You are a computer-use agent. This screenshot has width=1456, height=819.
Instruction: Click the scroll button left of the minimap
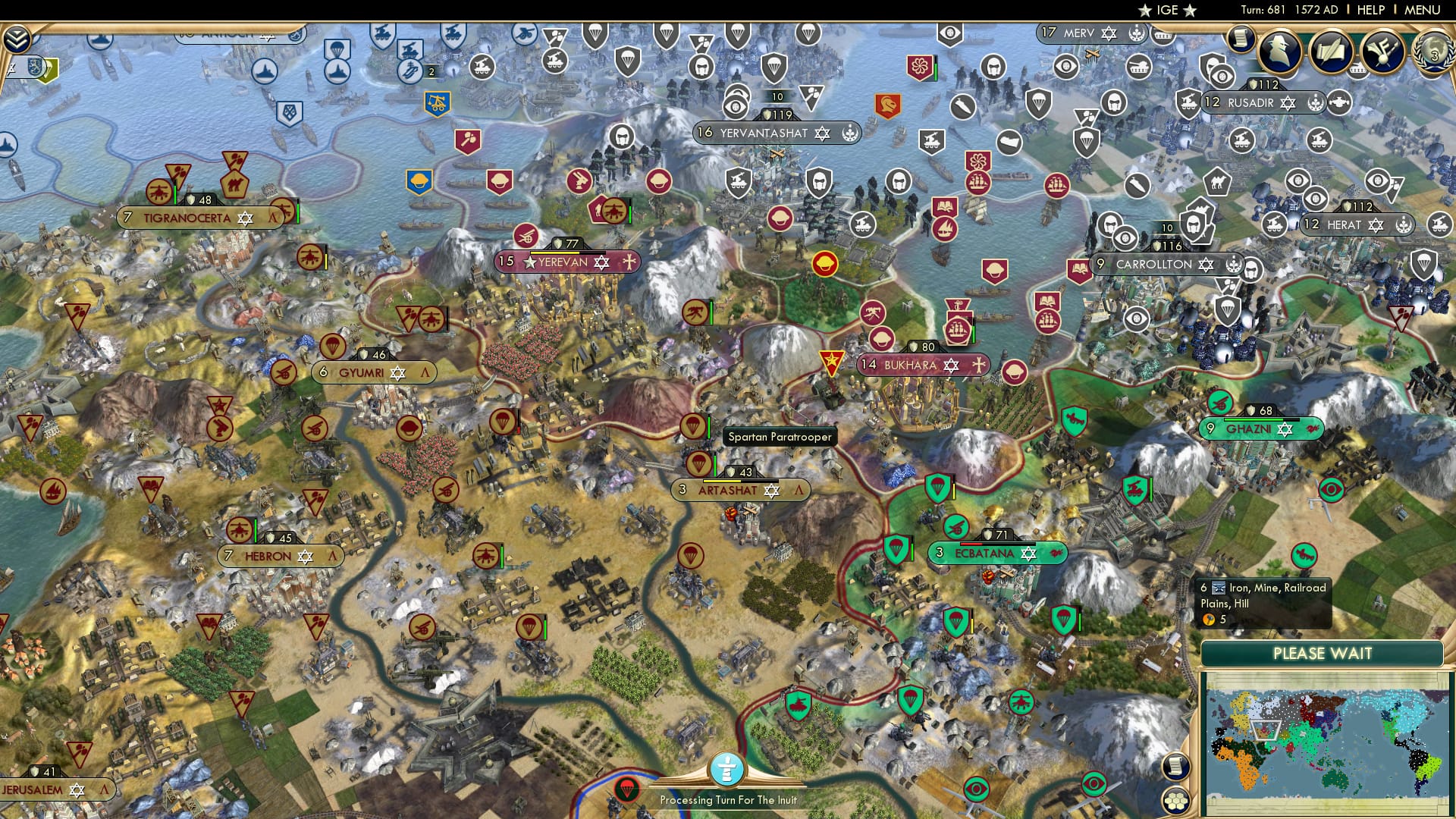(1175, 766)
